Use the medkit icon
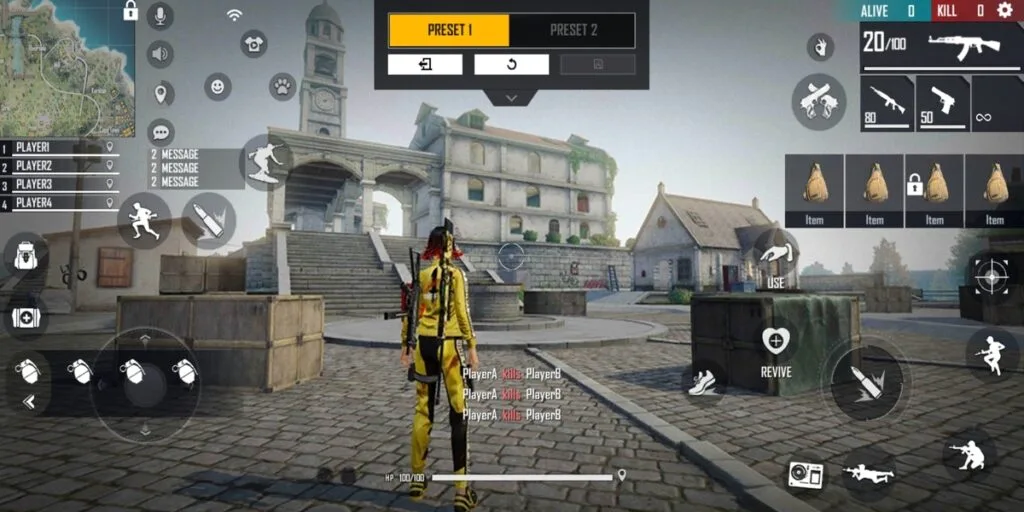This screenshot has width=1024, height=512. click(25, 318)
